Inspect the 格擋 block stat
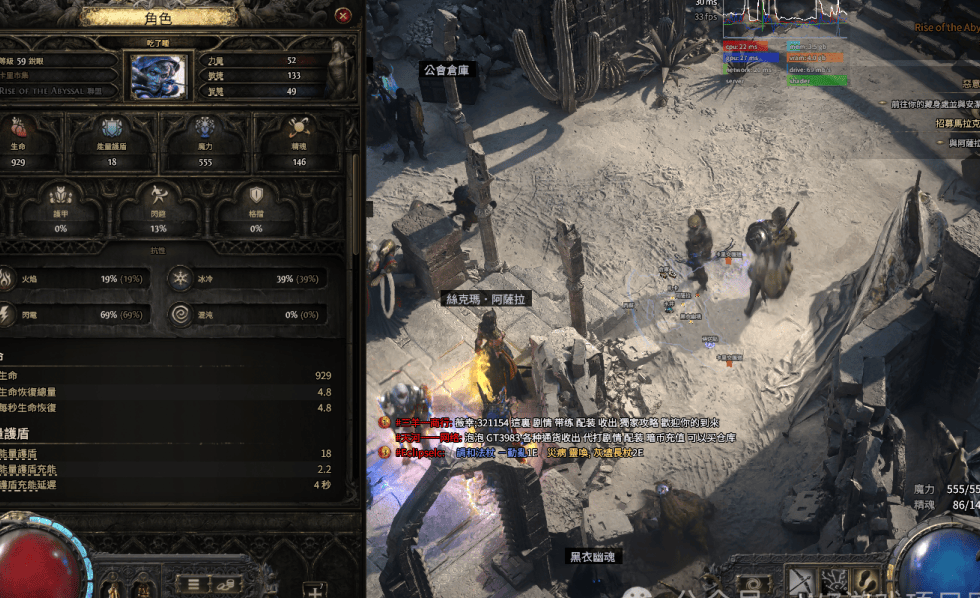 tap(256, 207)
